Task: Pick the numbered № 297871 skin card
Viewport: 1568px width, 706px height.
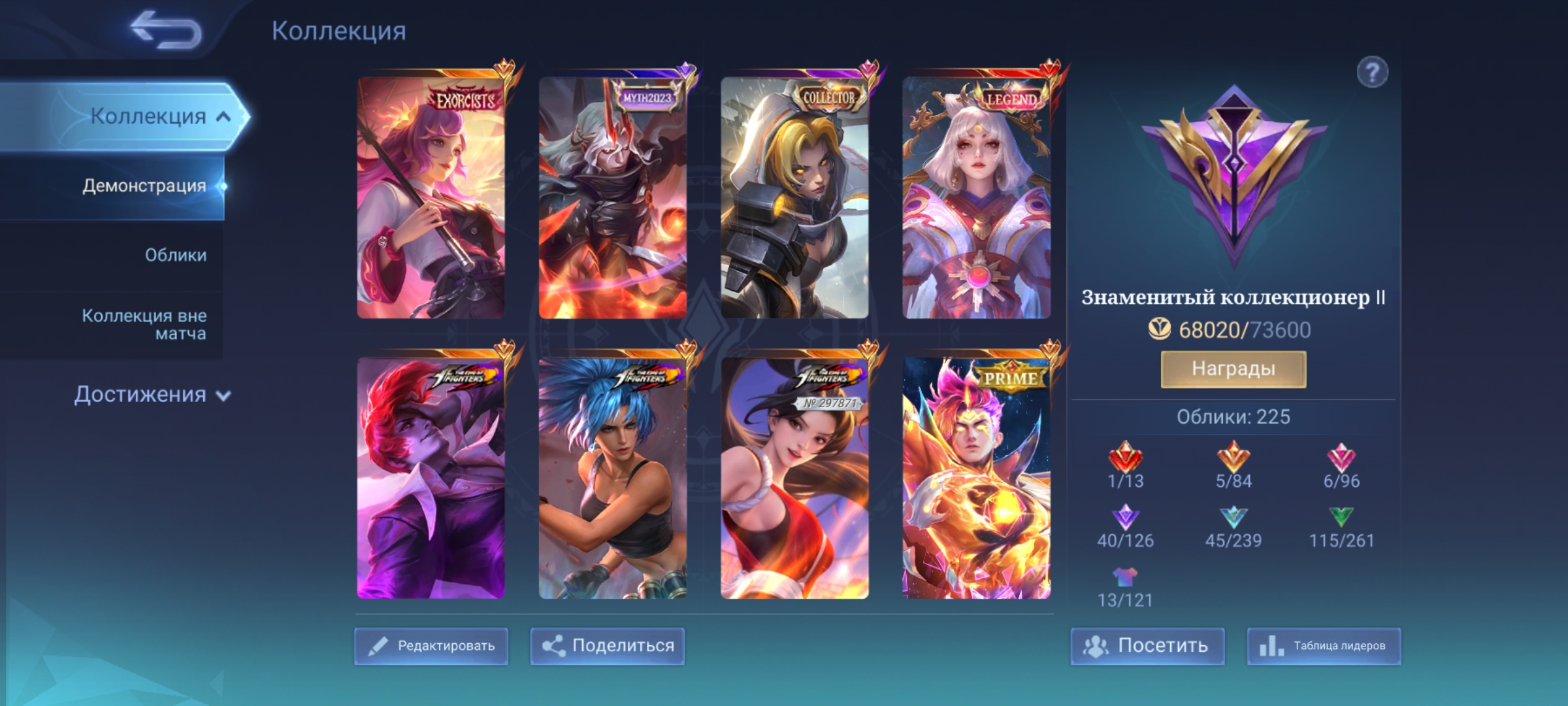Action: pyautogui.click(x=794, y=478)
